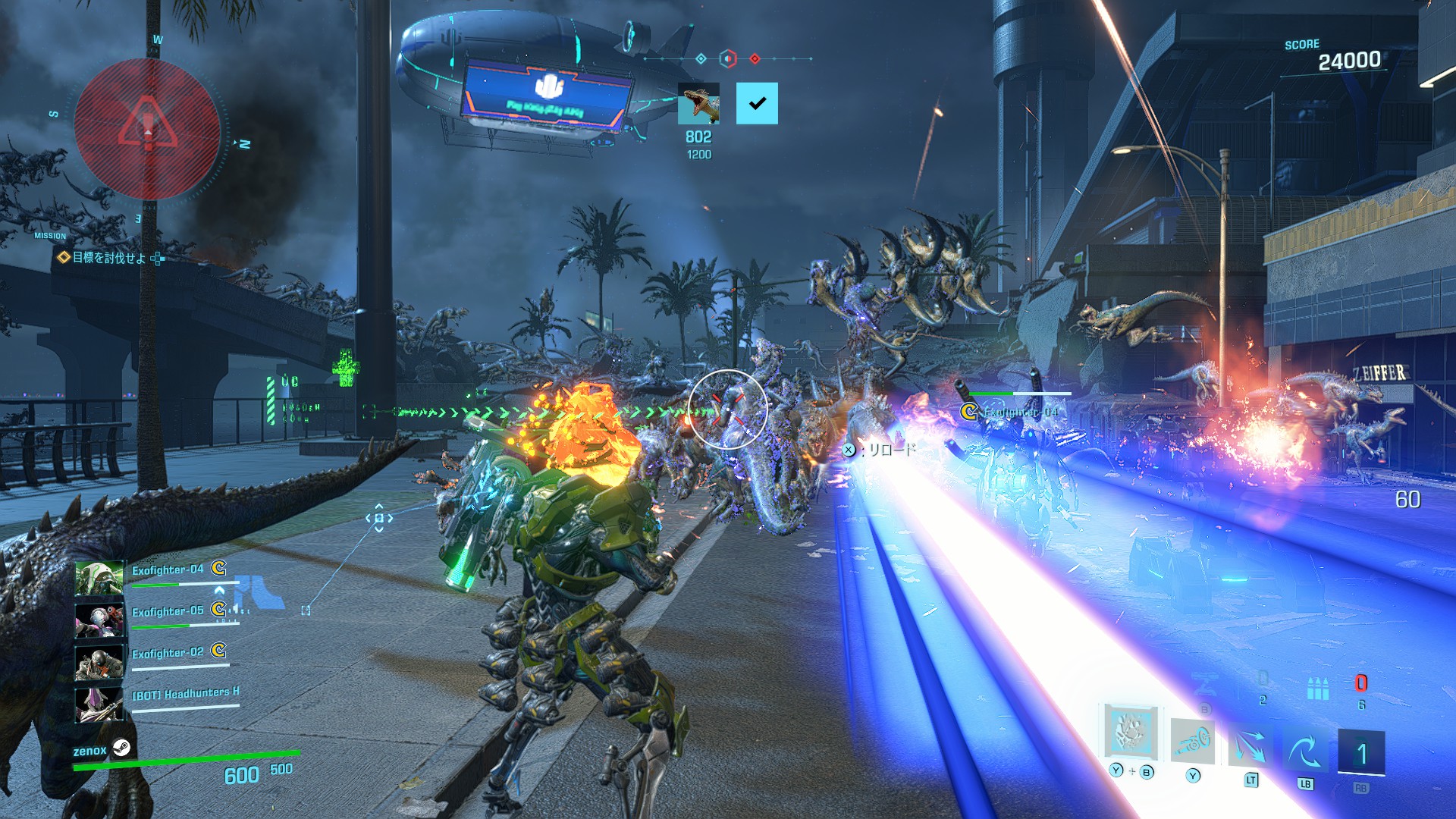Select teammate Exofighter-04's portrait
Screen dimensions: 1456x819
(99, 578)
